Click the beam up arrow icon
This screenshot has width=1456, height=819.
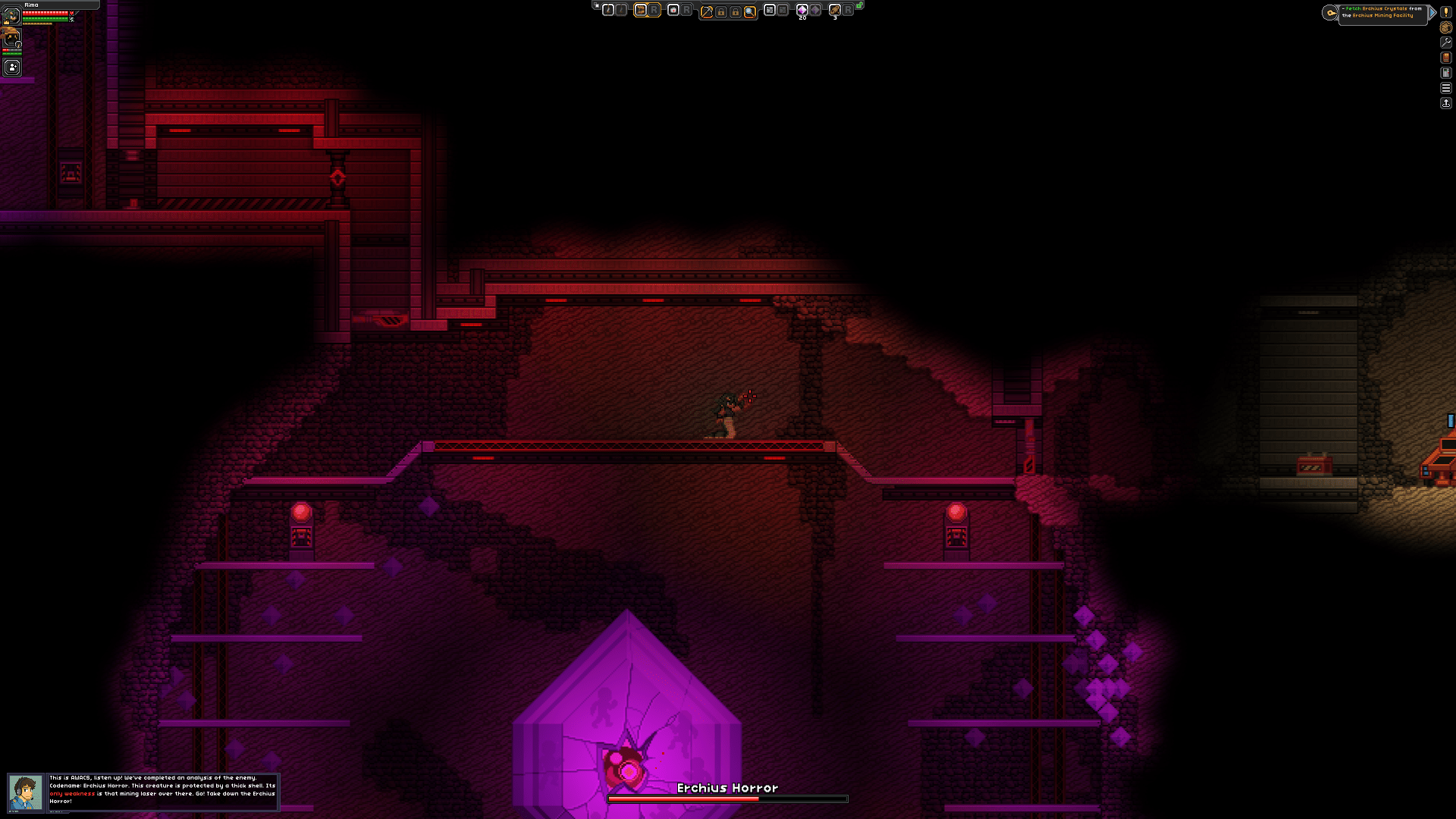click(x=1446, y=103)
